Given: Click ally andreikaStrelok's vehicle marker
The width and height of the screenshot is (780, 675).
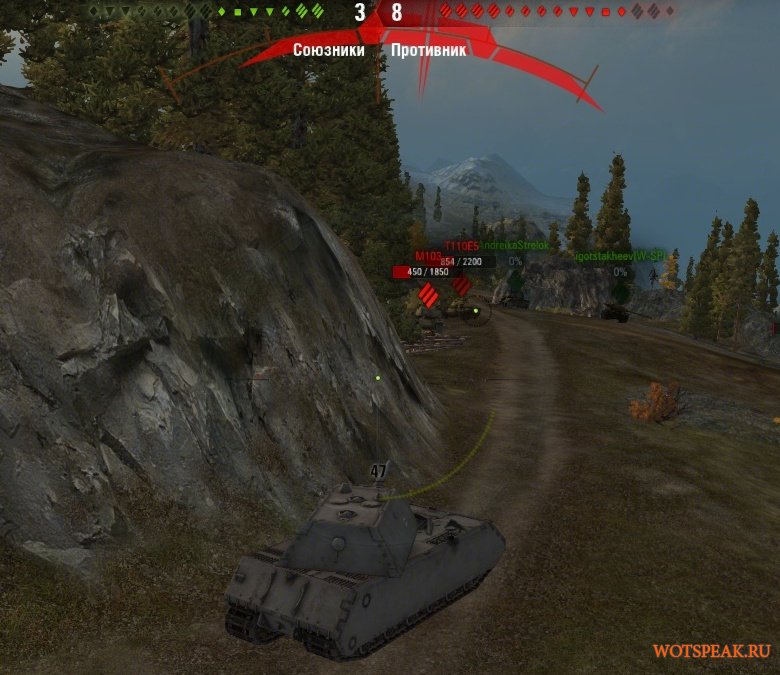Looking at the screenshot, I should [515, 277].
